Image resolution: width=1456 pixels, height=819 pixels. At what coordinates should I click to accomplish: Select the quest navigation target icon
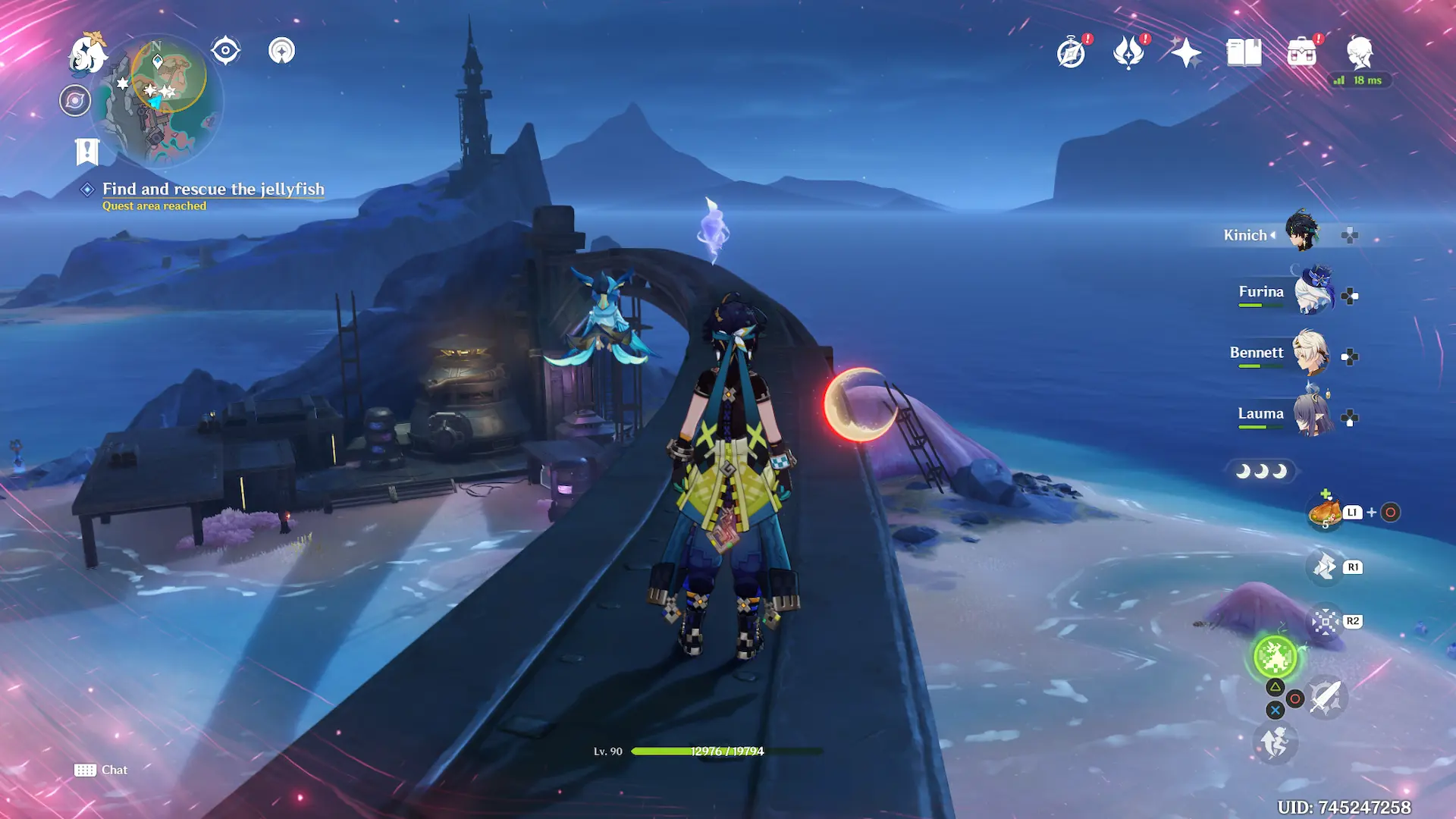click(x=225, y=51)
